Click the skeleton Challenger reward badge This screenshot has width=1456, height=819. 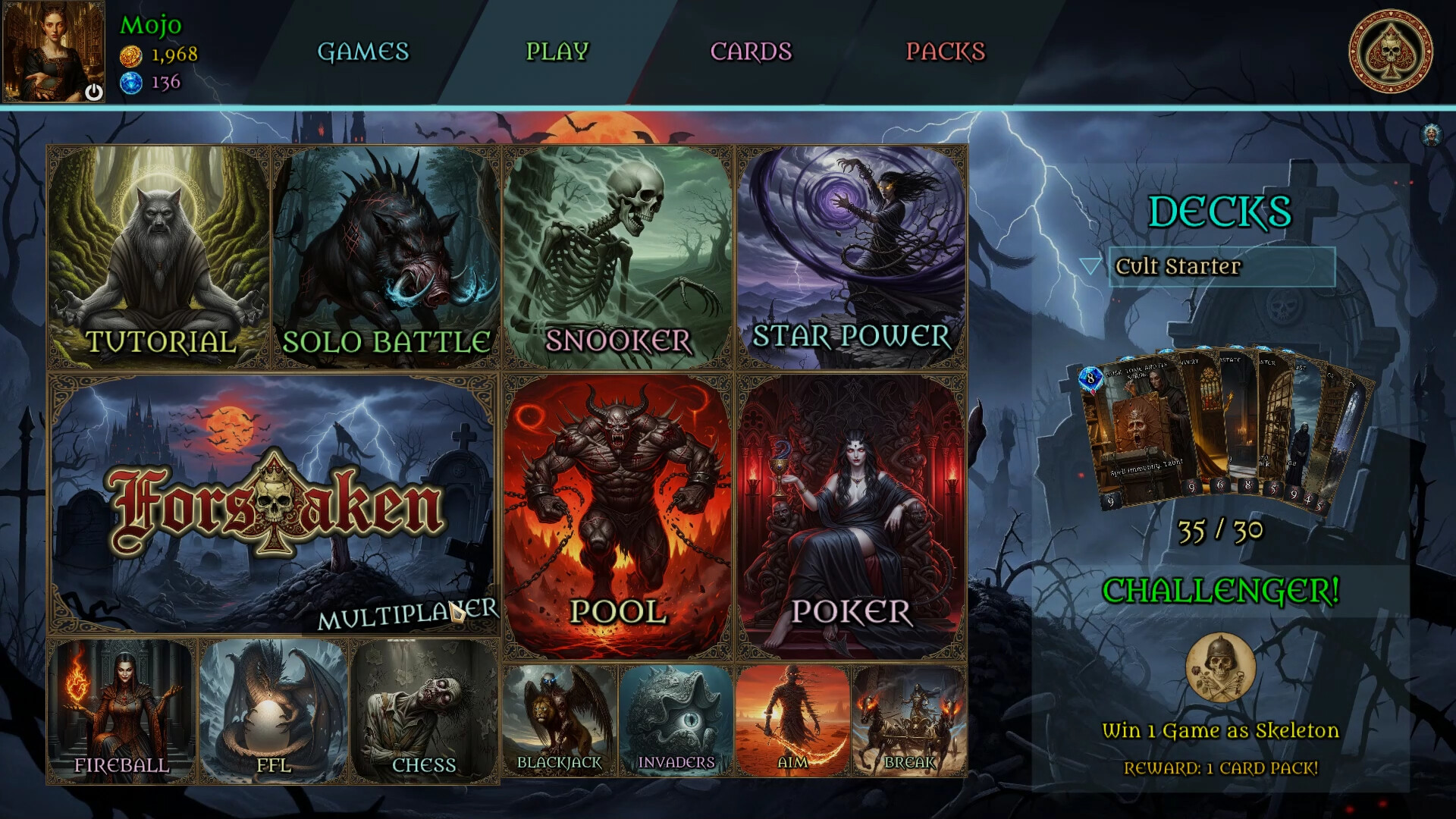pos(1221,667)
